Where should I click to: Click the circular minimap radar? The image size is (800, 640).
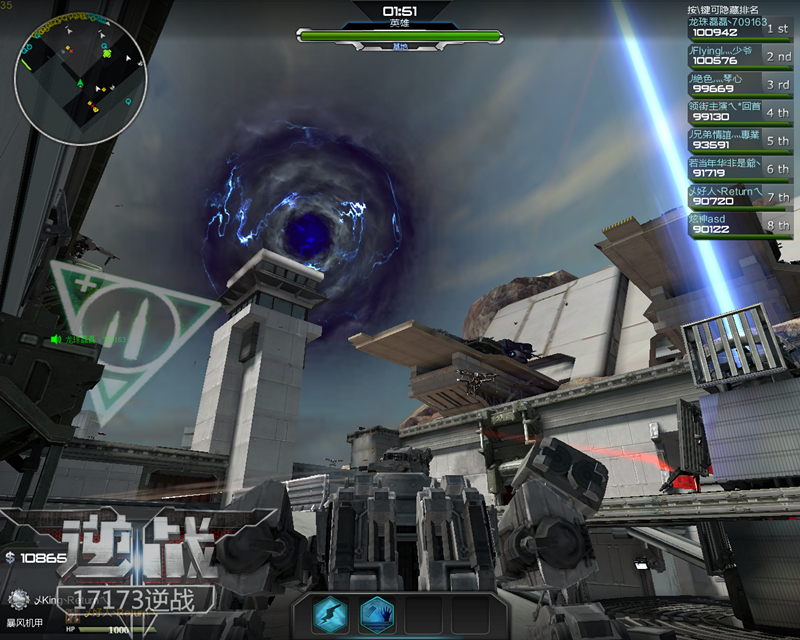[80, 80]
